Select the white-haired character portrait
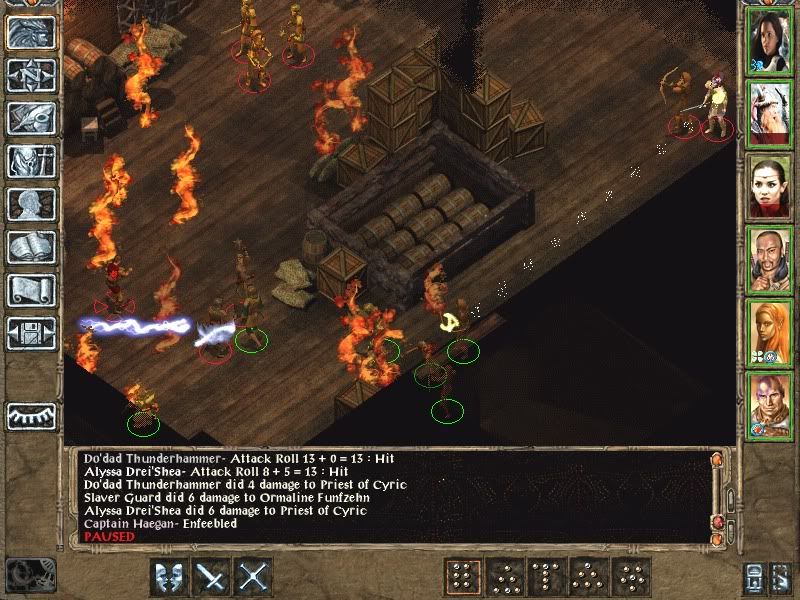This screenshot has height=600, width=800. tap(769, 111)
